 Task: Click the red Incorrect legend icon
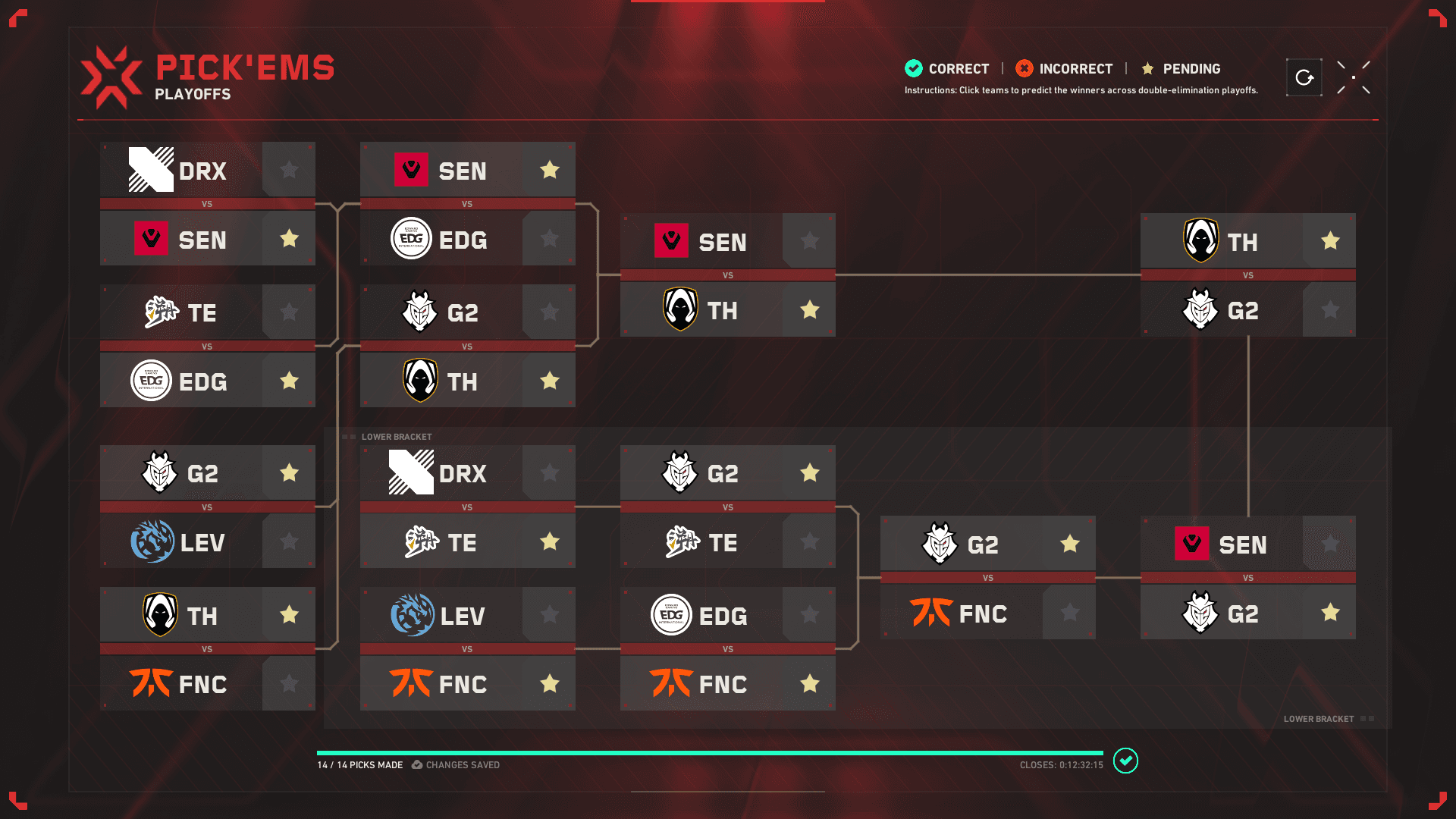[x=1025, y=68]
